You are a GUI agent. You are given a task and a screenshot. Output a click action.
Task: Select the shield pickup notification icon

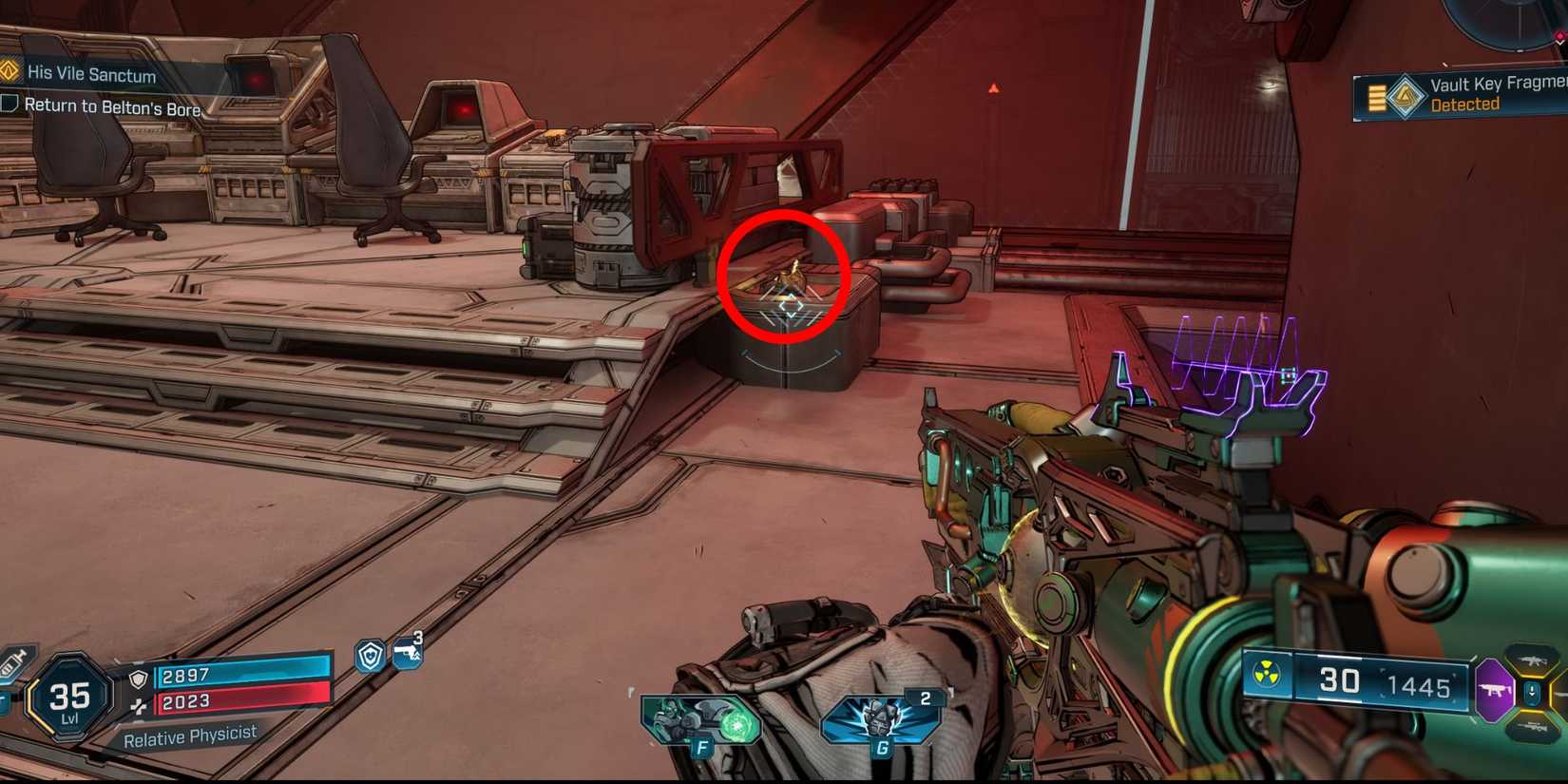(372, 656)
